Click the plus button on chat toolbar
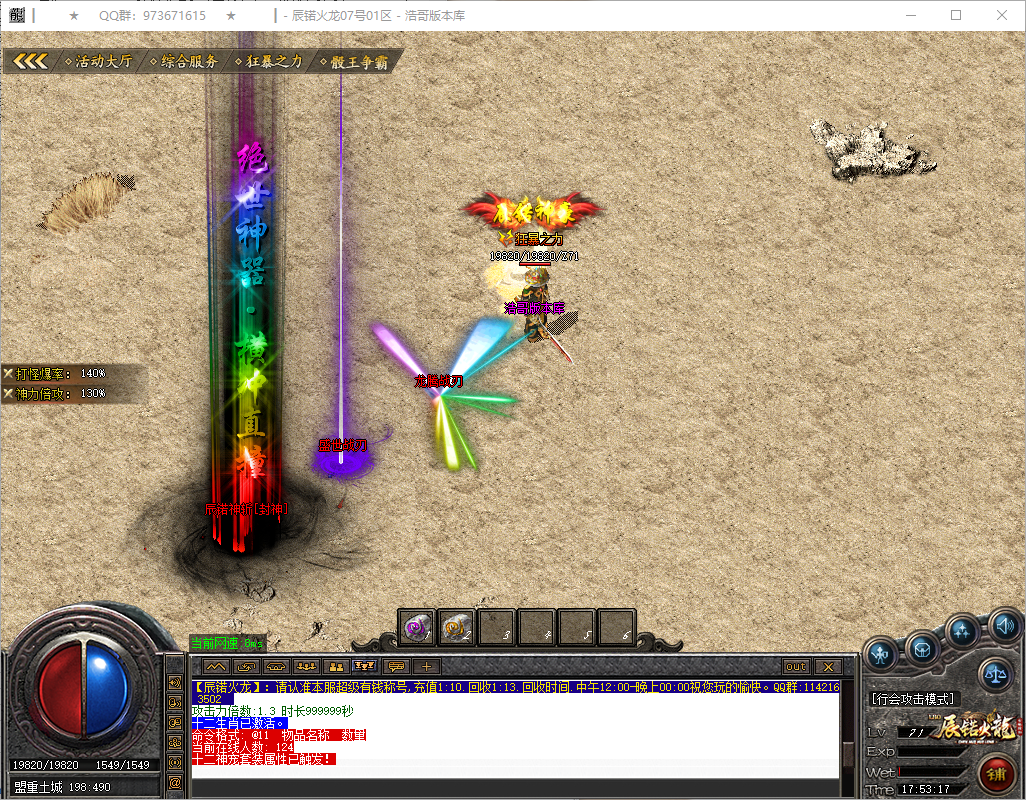Image resolution: width=1026 pixels, height=800 pixels. [426, 666]
